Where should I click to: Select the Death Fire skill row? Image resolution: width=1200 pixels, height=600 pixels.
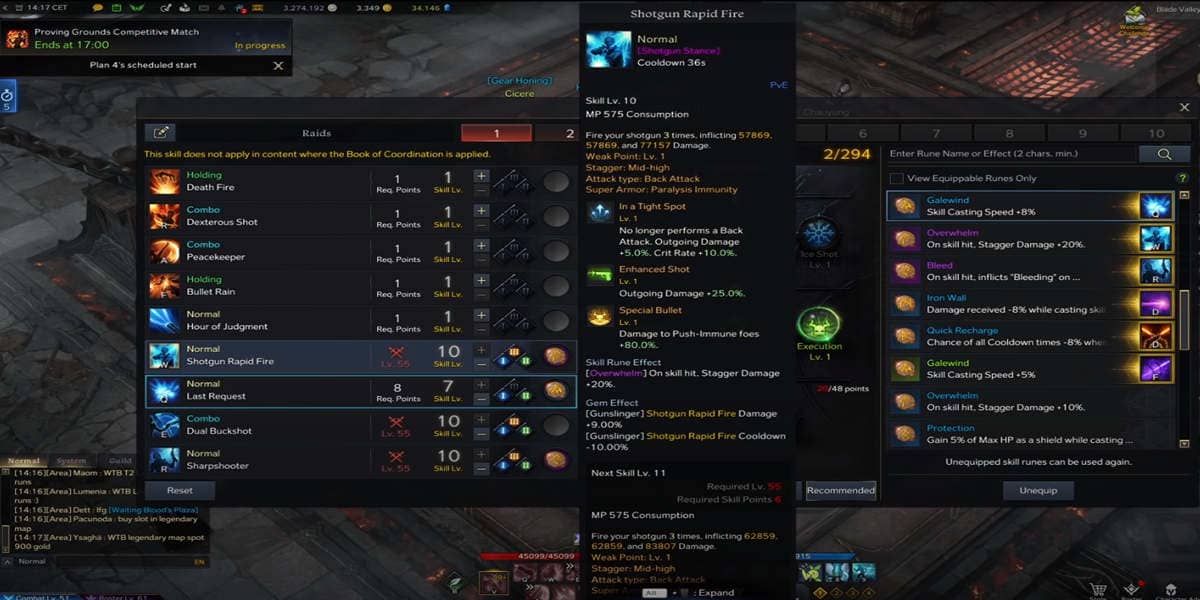coord(260,182)
